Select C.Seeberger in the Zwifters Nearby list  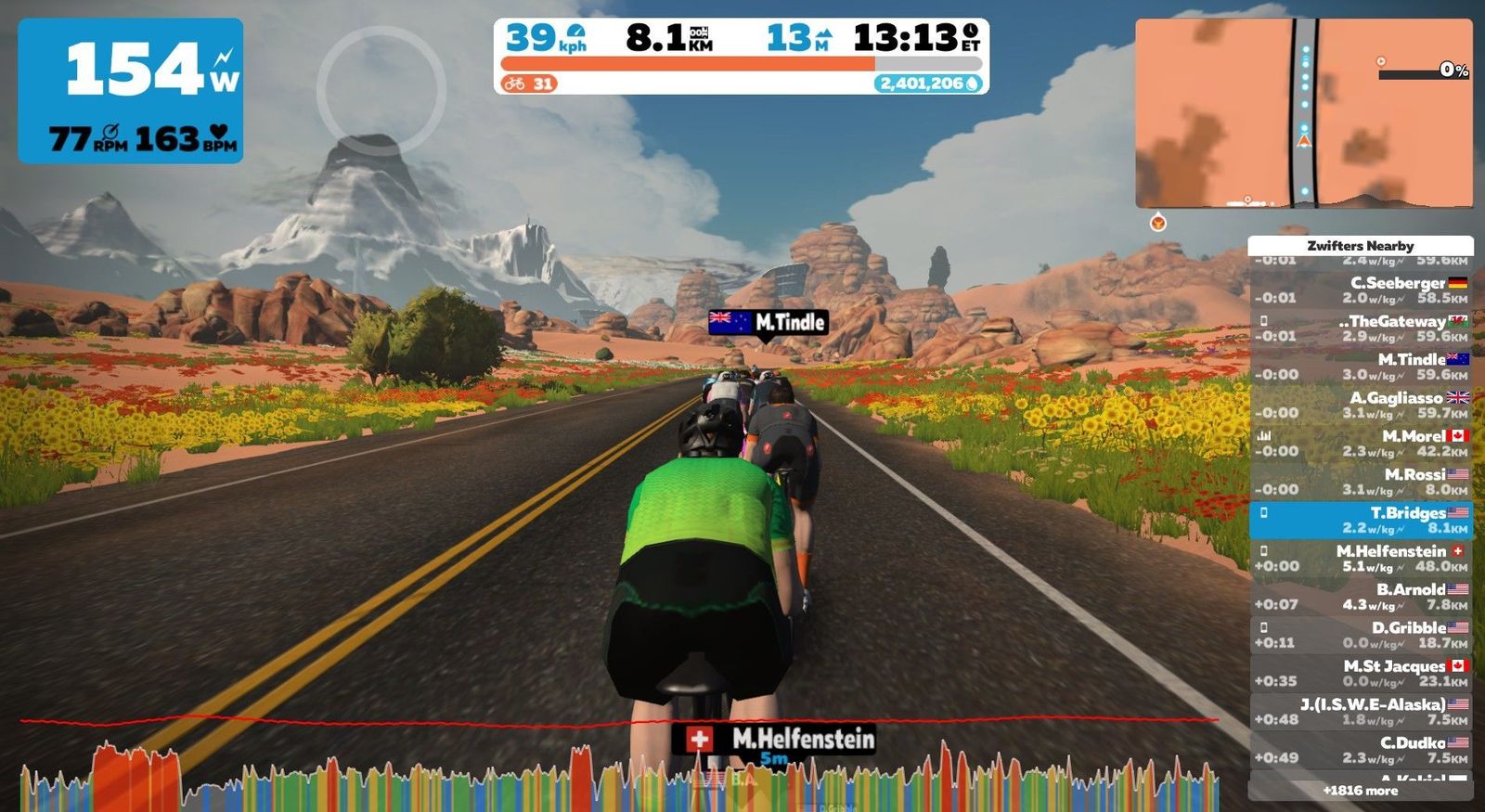(1361, 290)
